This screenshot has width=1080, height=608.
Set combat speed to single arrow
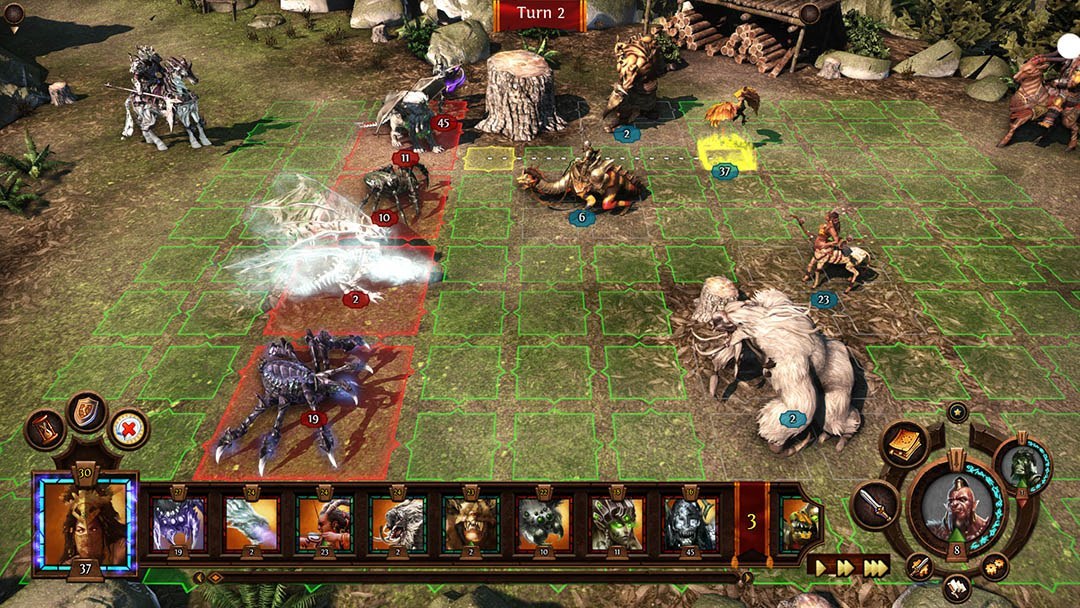(822, 567)
